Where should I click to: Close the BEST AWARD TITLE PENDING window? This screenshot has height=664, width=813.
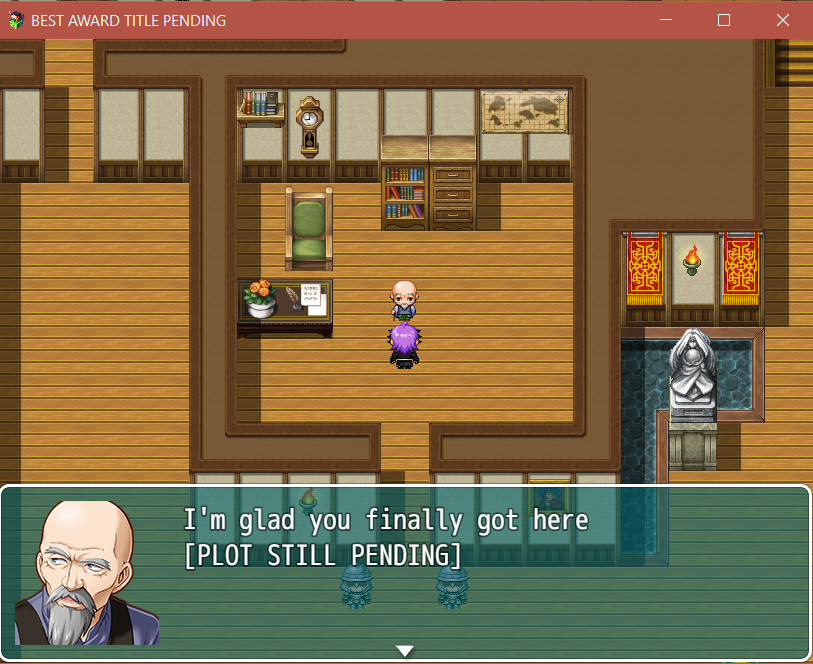pyautogui.click(x=783, y=20)
